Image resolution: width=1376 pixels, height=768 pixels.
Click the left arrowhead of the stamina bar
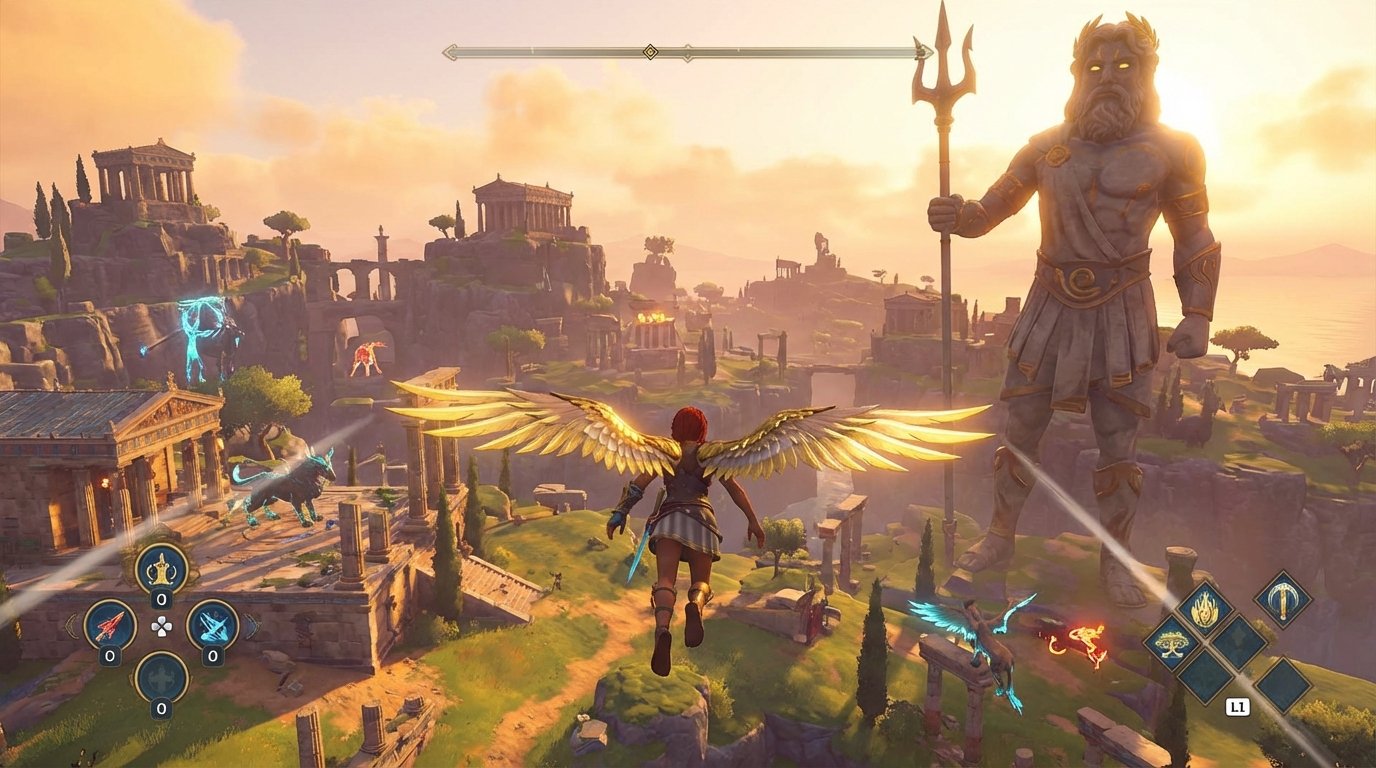pyautogui.click(x=450, y=51)
